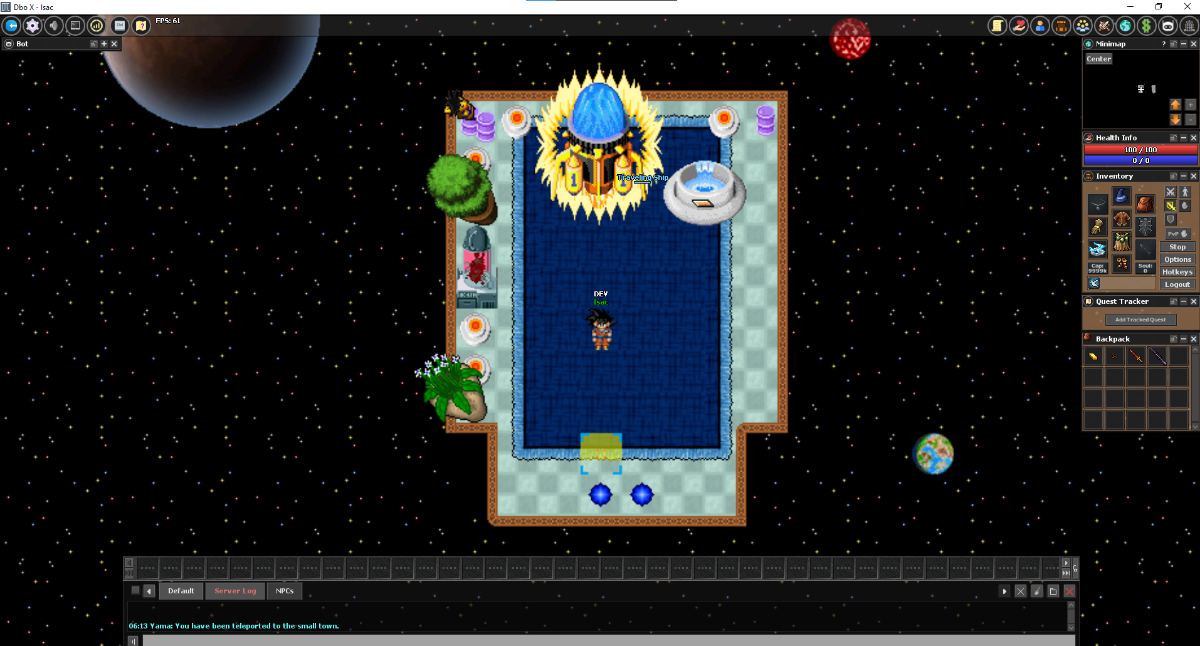Click the Stop button in Inventory

[1177, 247]
